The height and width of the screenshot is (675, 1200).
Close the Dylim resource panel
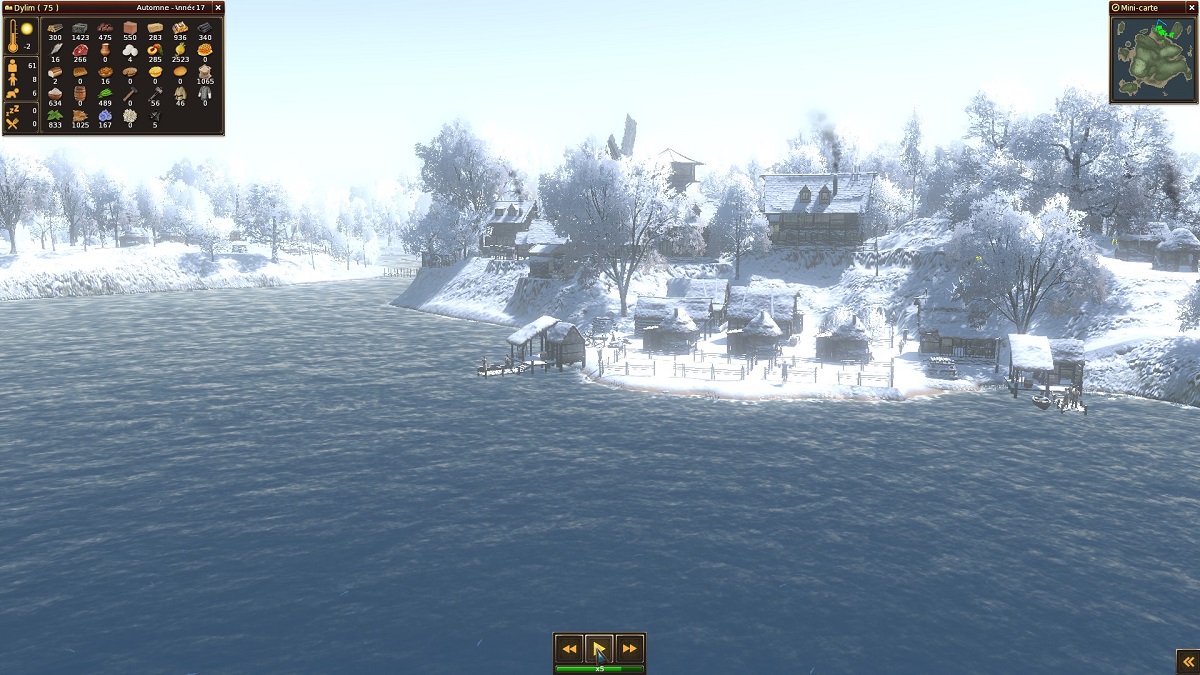tap(218, 7)
